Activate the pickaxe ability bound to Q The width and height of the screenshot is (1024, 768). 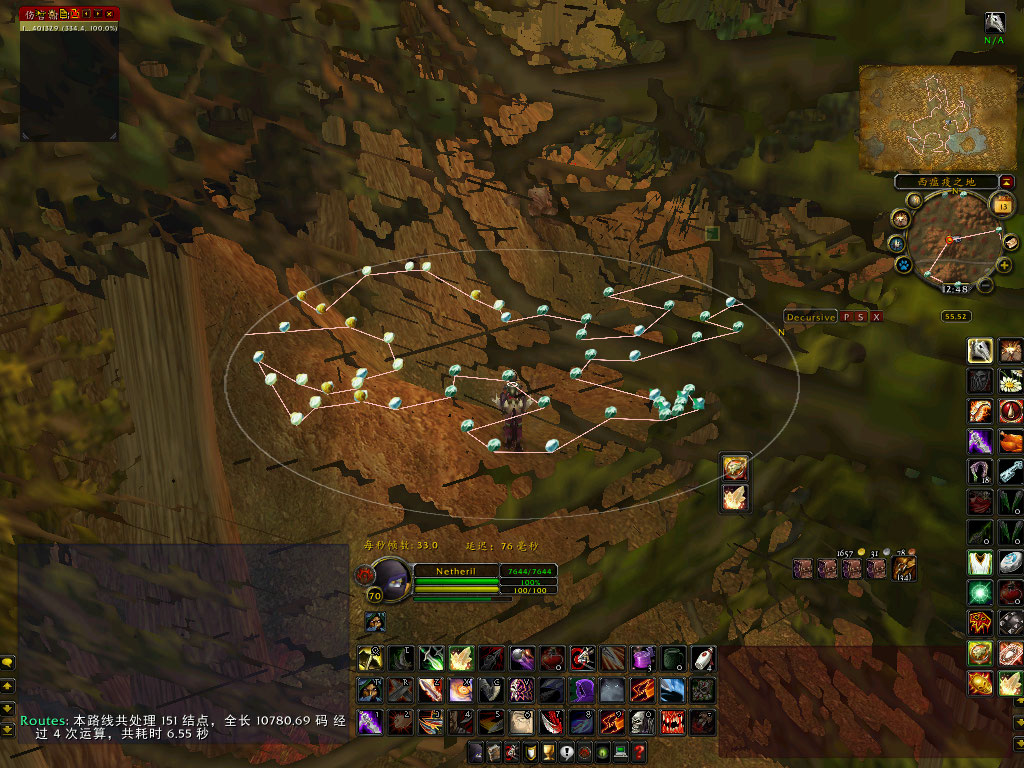369,657
